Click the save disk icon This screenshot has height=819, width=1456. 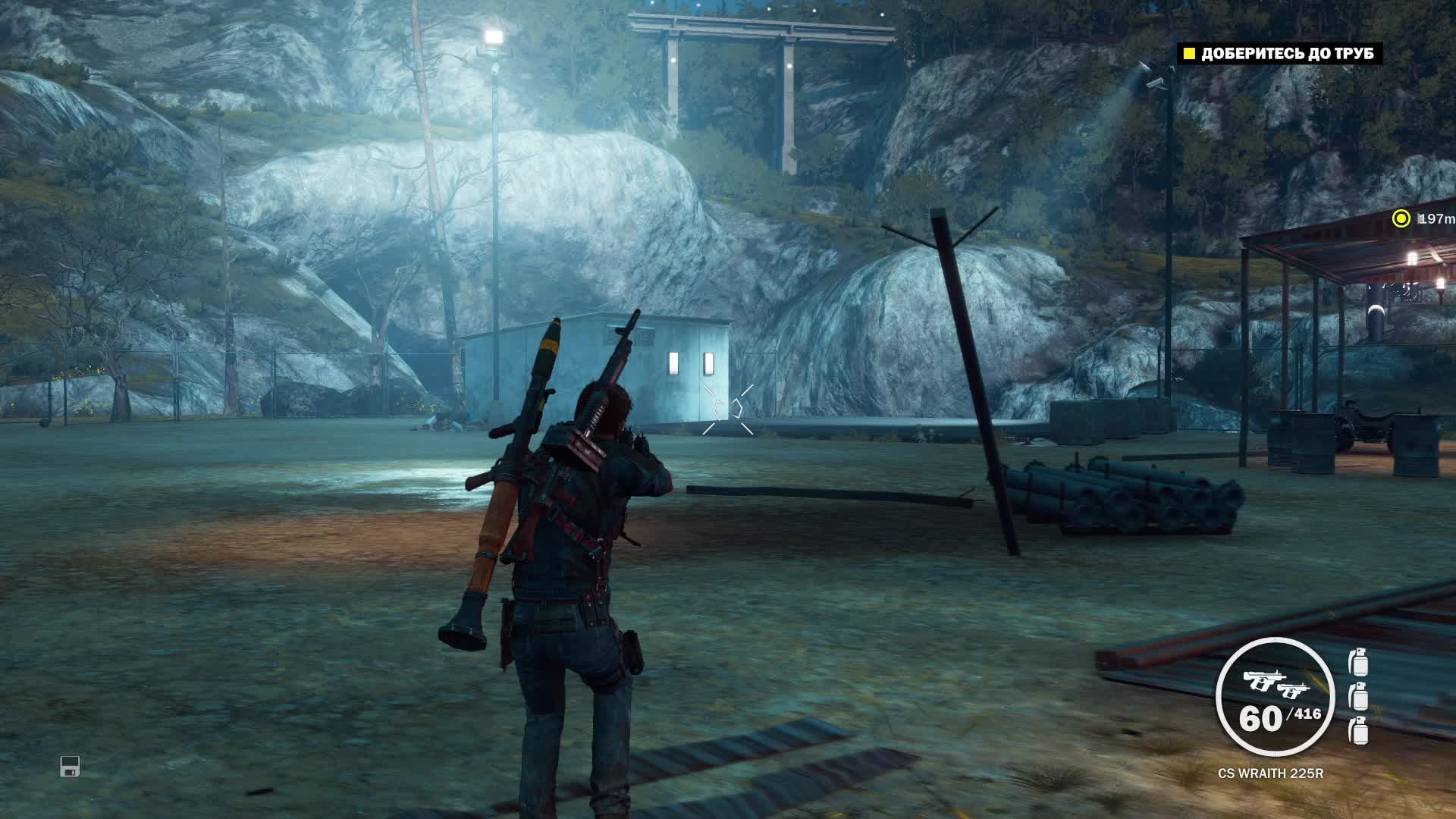pyautogui.click(x=70, y=766)
